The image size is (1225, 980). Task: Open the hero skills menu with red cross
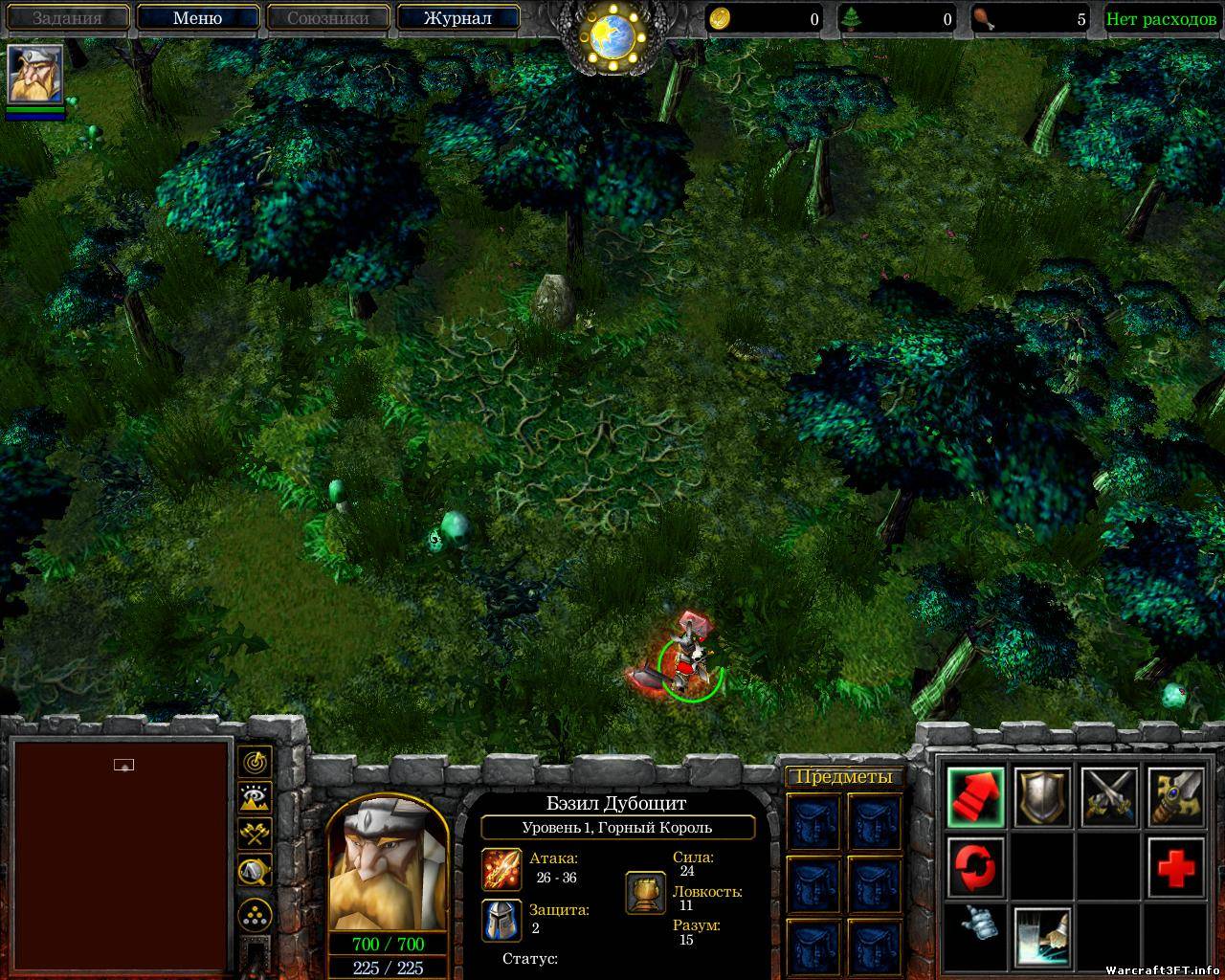(1175, 865)
